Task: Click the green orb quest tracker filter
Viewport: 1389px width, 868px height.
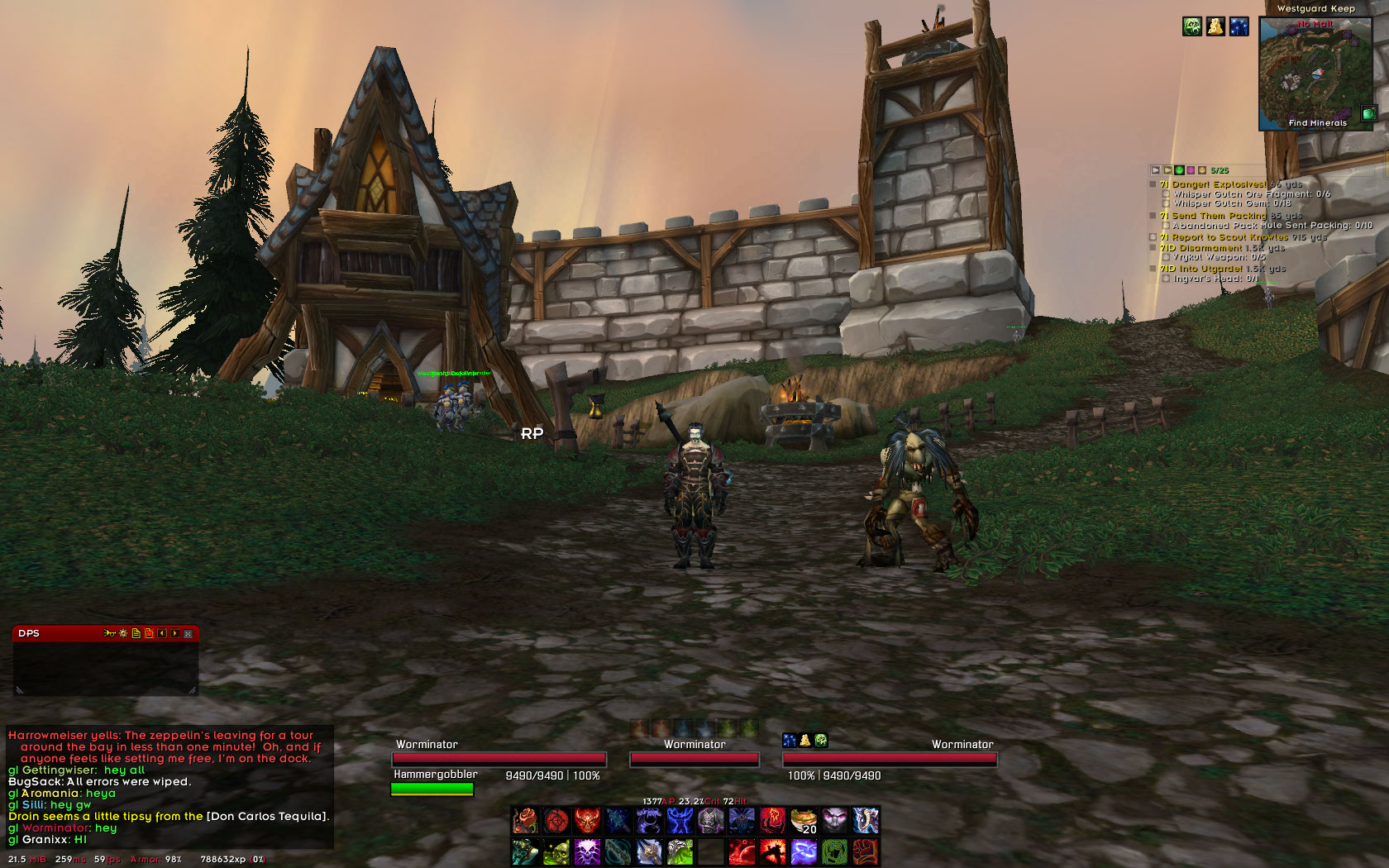Action: [x=1179, y=170]
